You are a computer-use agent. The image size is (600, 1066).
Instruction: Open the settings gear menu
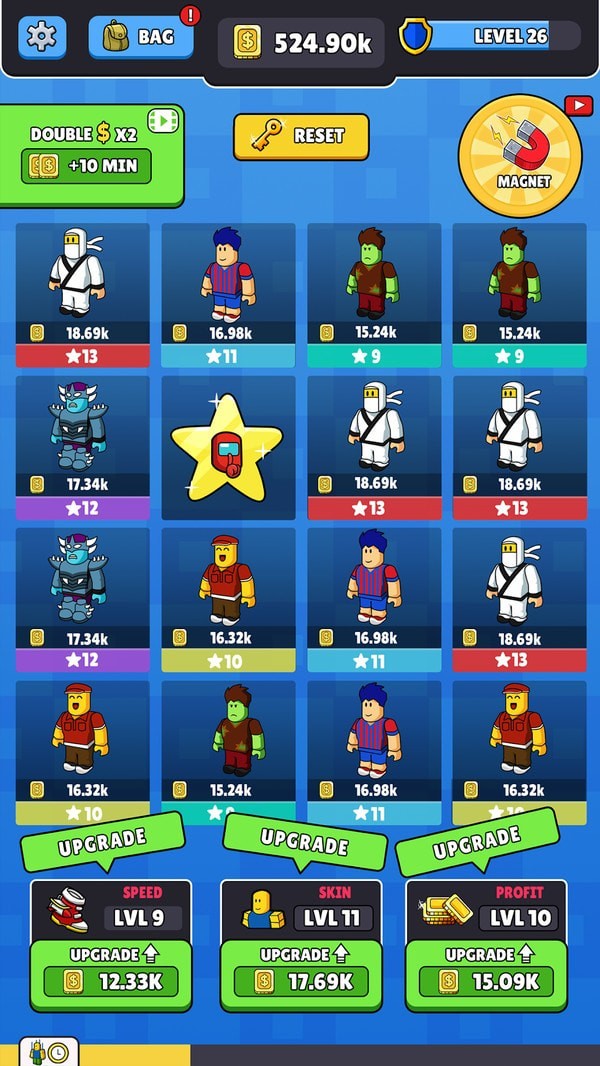41,37
